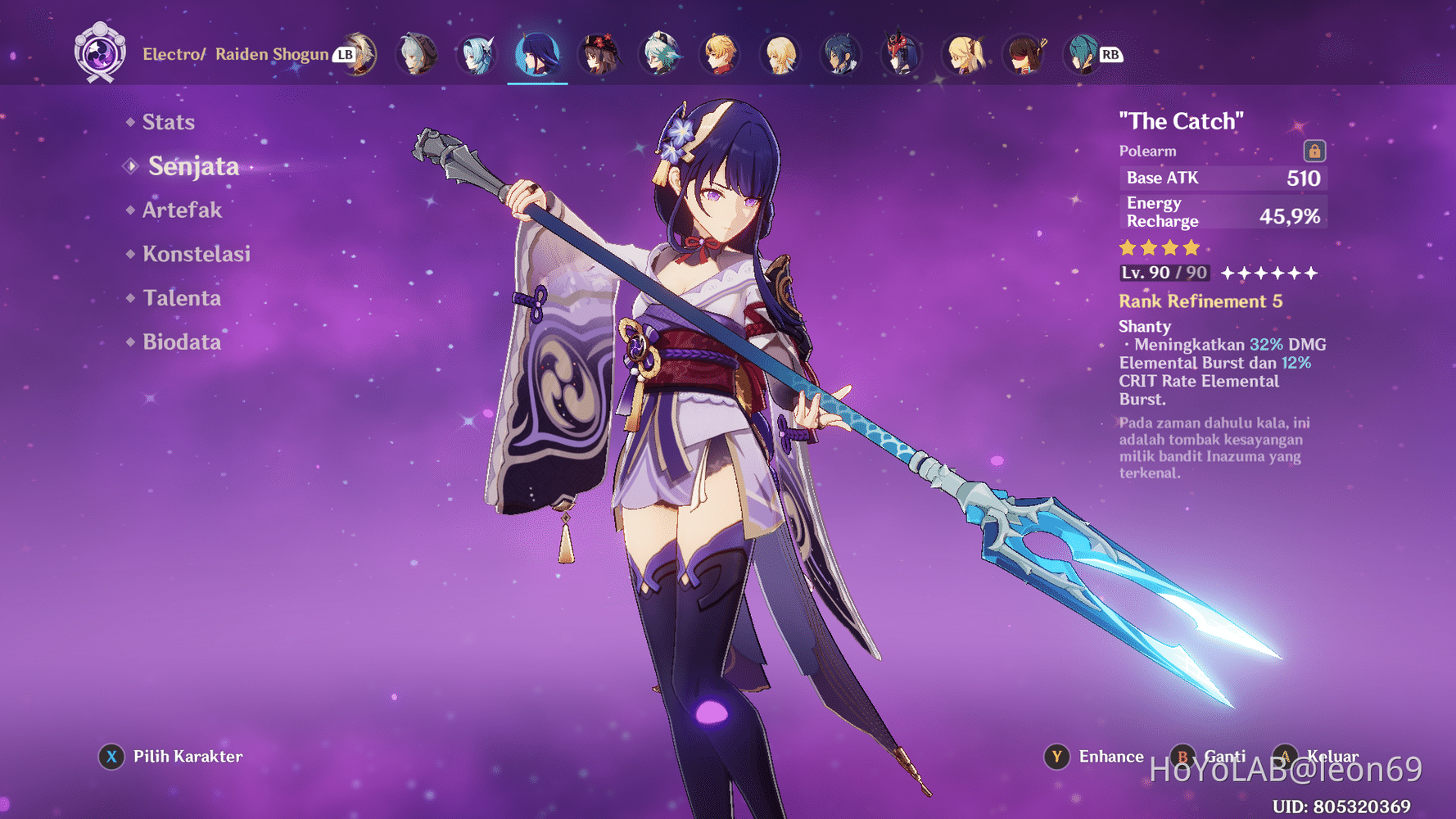1456x819 pixels.
Task: Open the Konstelasi tab
Action: (x=197, y=254)
